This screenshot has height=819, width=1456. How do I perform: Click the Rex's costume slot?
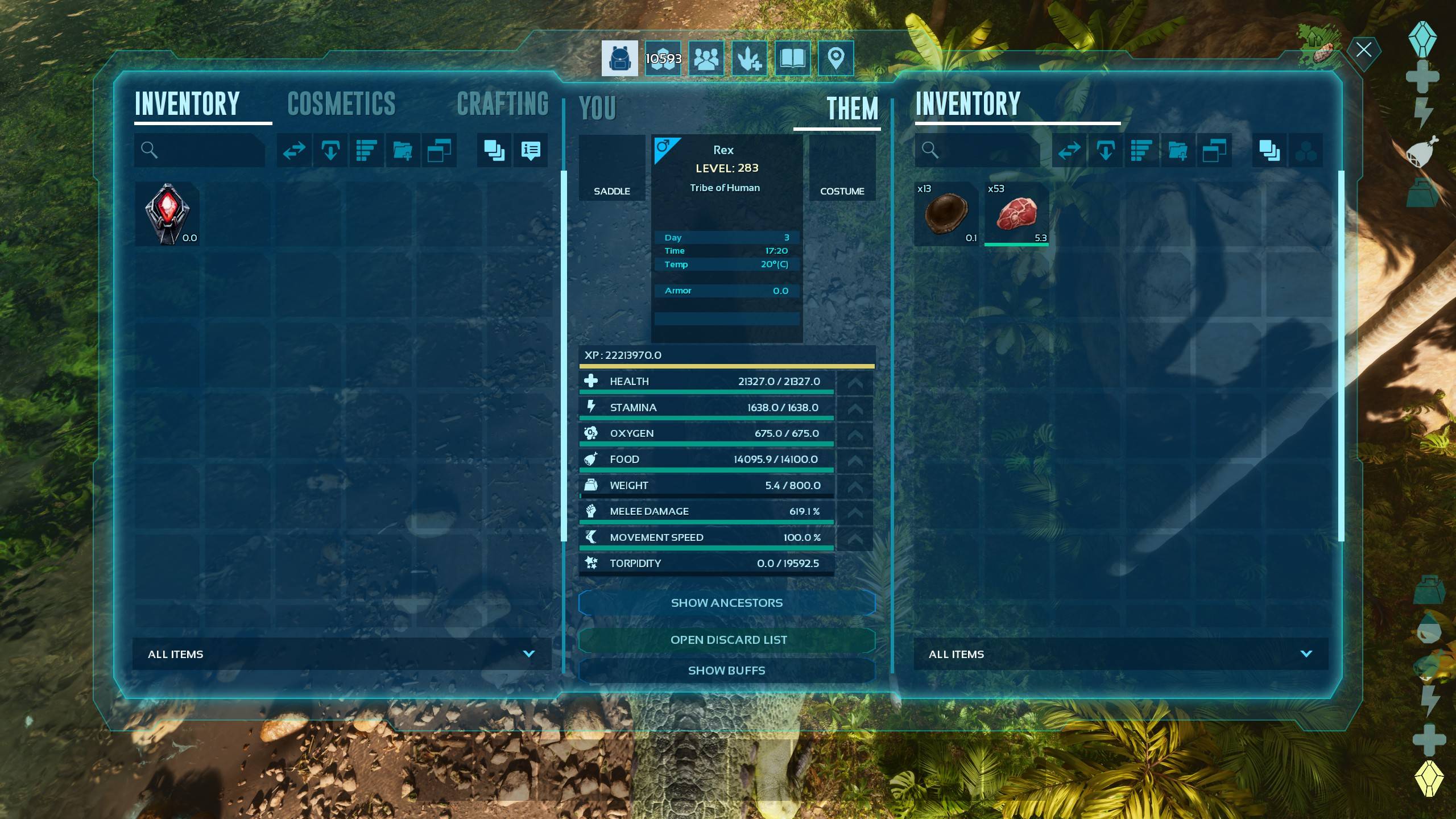pyautogui.click(x=842, y=168)
